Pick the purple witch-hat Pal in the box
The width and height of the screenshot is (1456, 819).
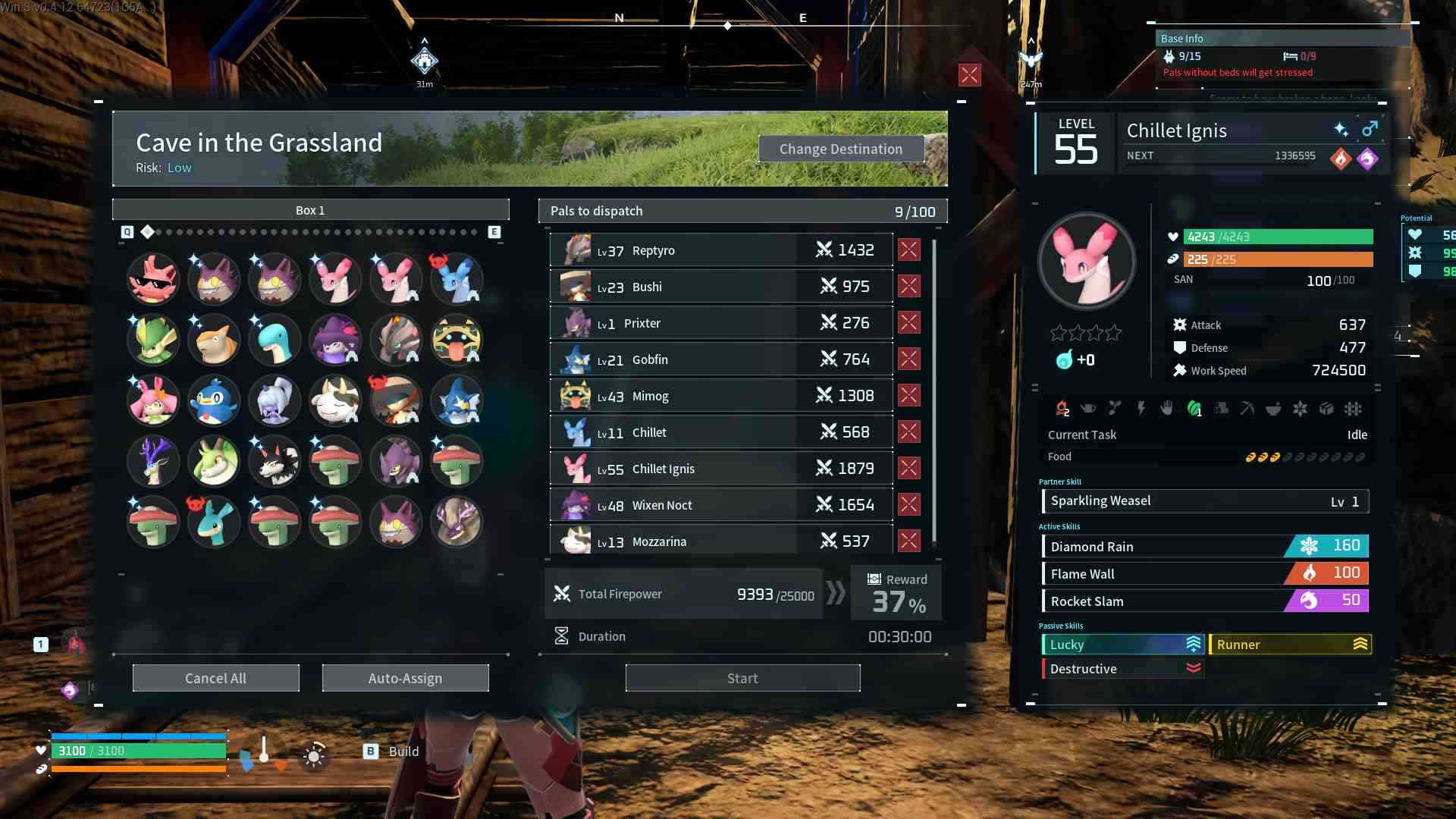335,340
